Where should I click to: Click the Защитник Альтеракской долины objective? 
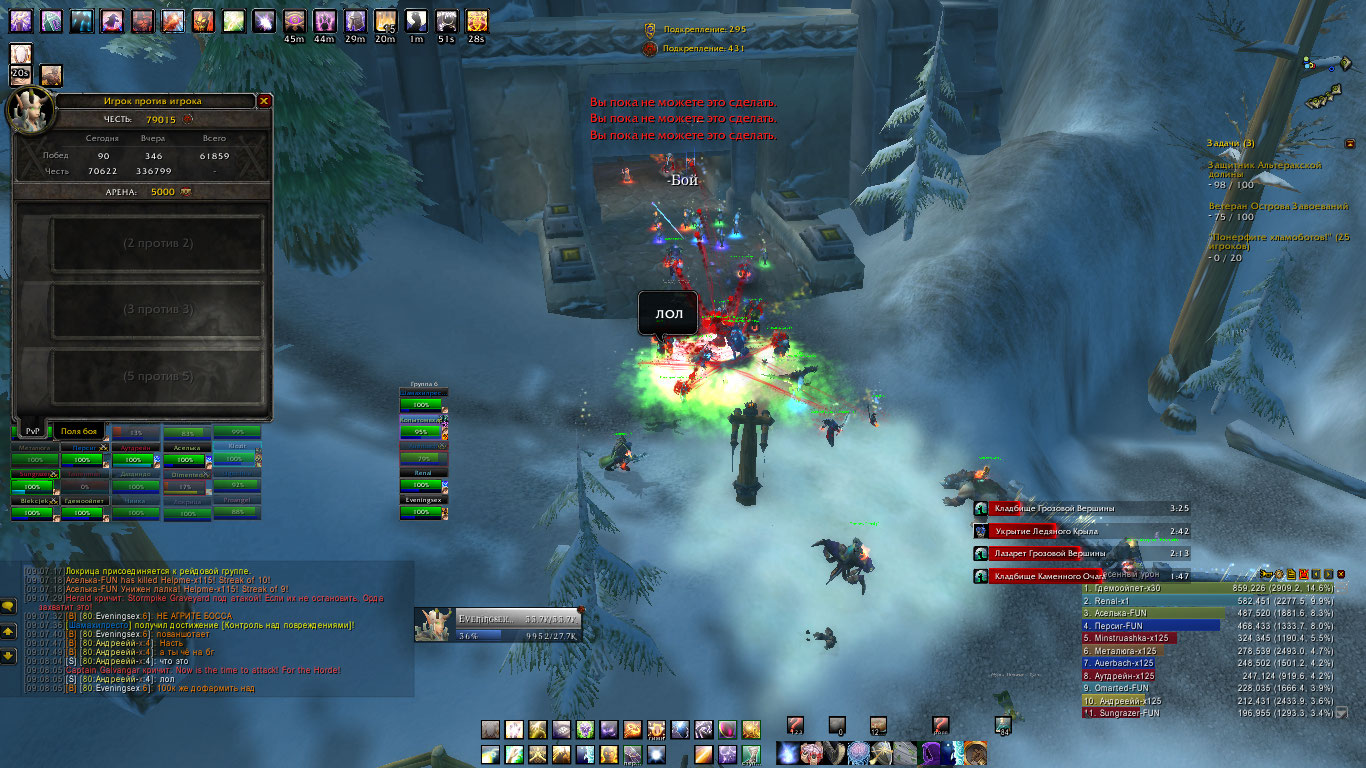coord(1265,168)
